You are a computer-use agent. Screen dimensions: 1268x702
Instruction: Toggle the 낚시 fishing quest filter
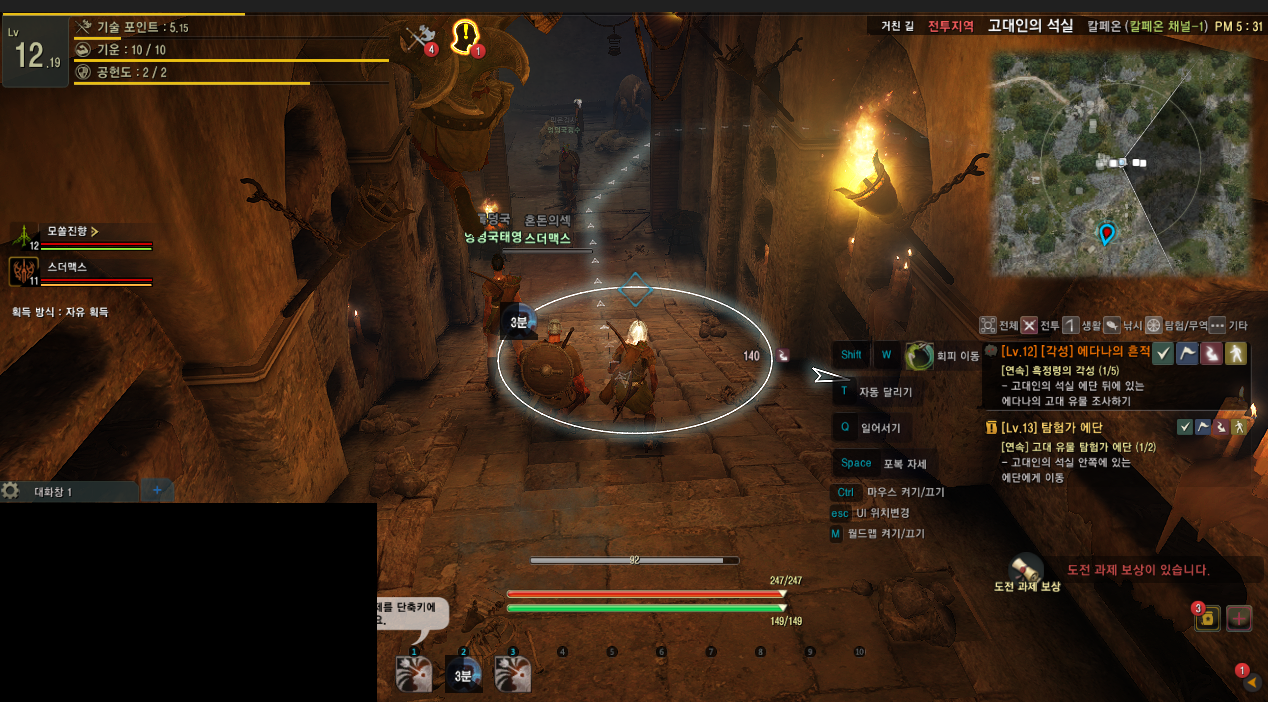click(x=1111, y=325)
